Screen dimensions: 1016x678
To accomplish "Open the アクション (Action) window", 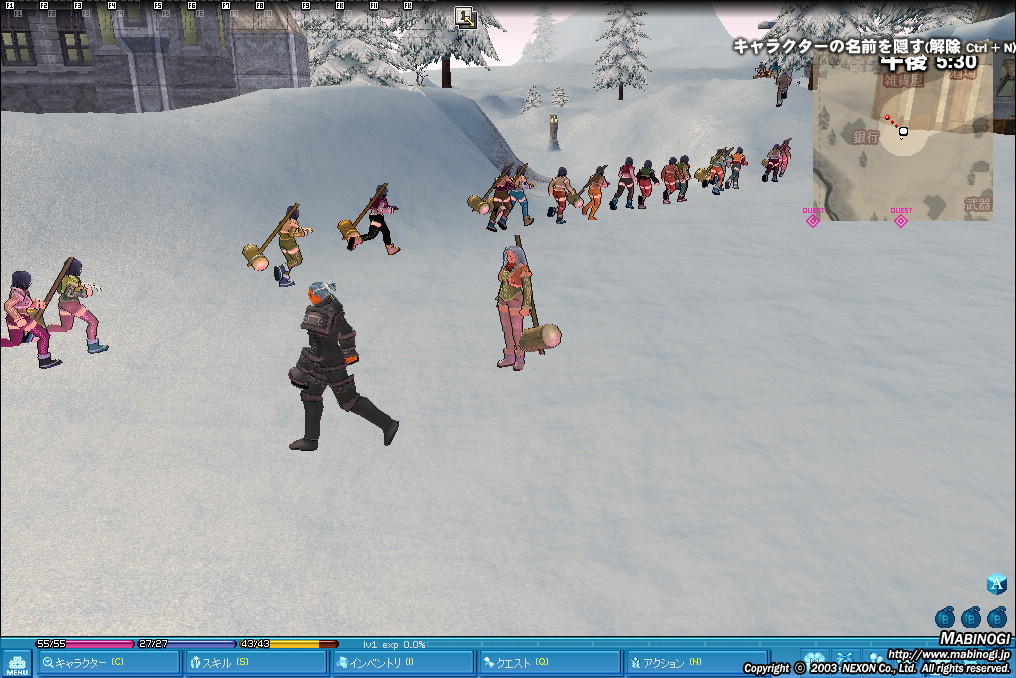I will 695,663.
